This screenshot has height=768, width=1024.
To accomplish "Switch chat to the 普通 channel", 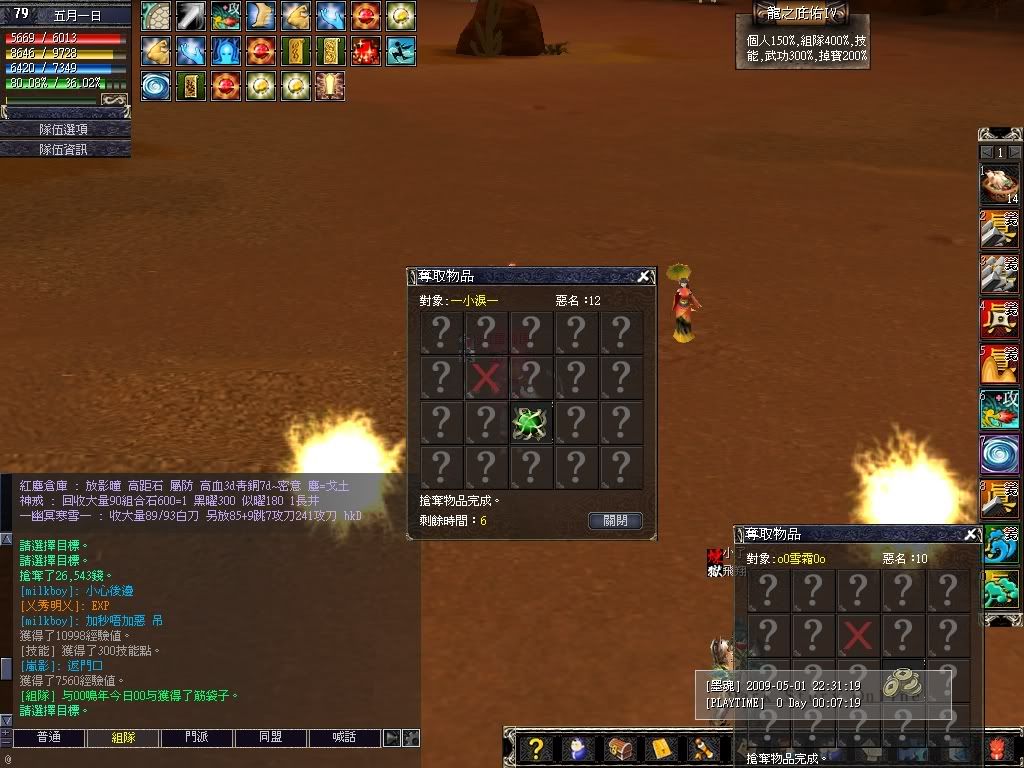I will point(48,738).
